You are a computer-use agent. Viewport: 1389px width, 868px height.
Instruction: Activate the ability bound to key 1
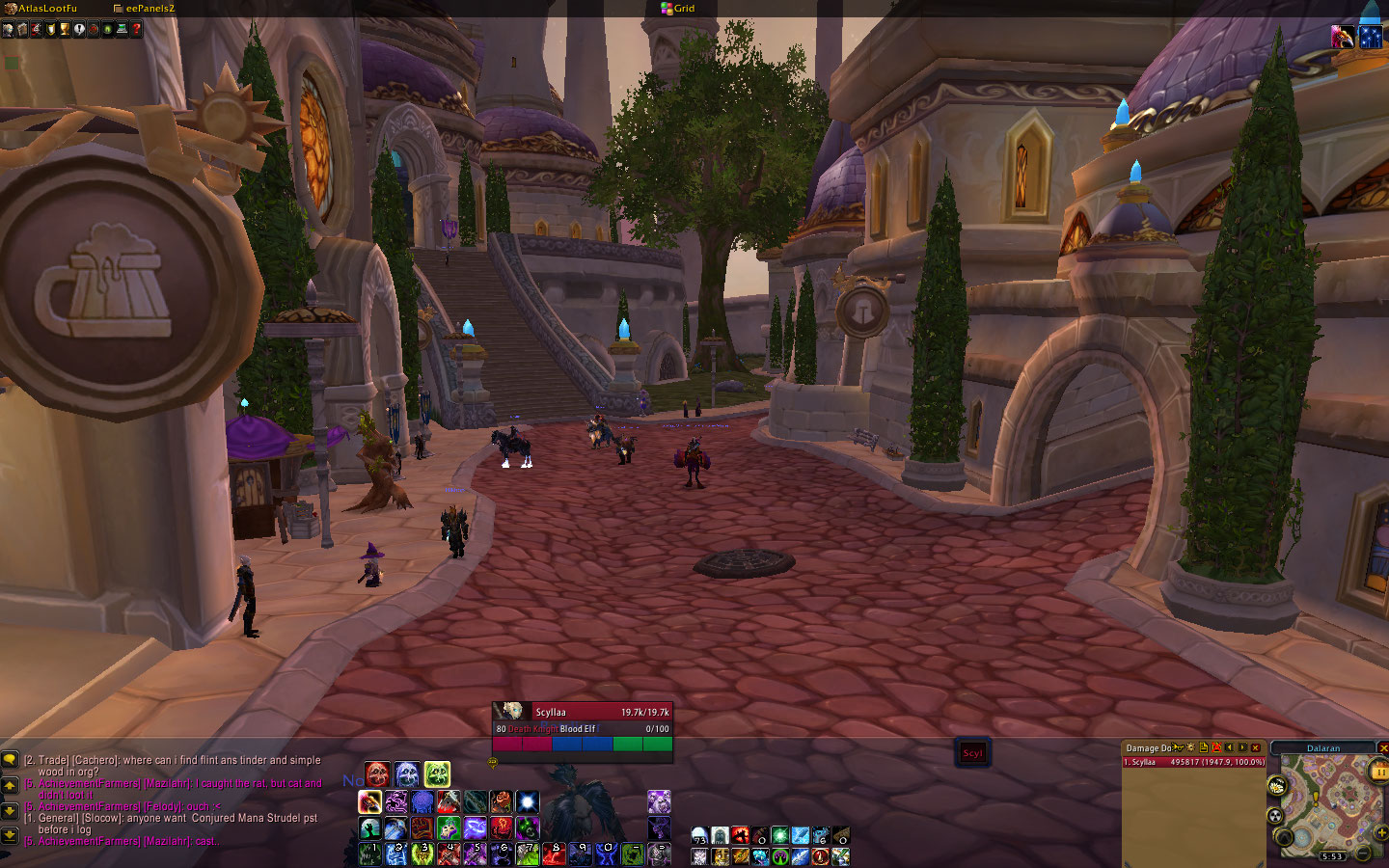click(370, 854)
